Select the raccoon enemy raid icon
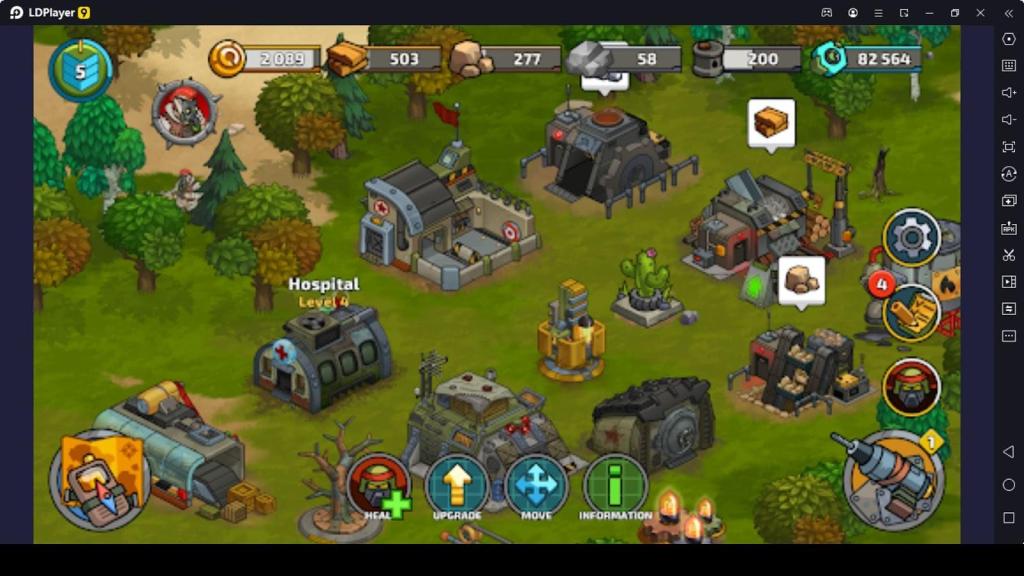 185,112
